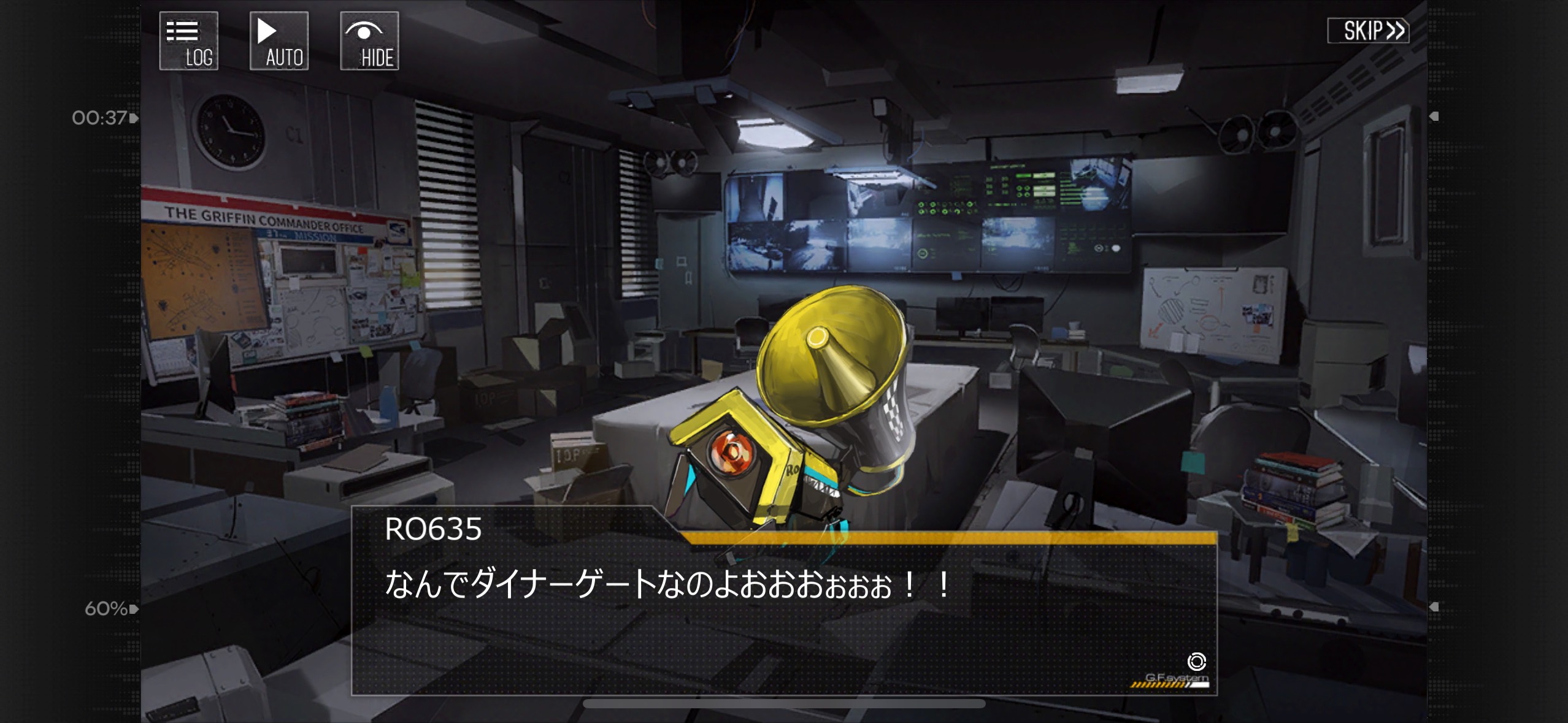The image size is (1568, 723).
Task: Hide the dialogue interface with HIDE
Action: [369, 41]
